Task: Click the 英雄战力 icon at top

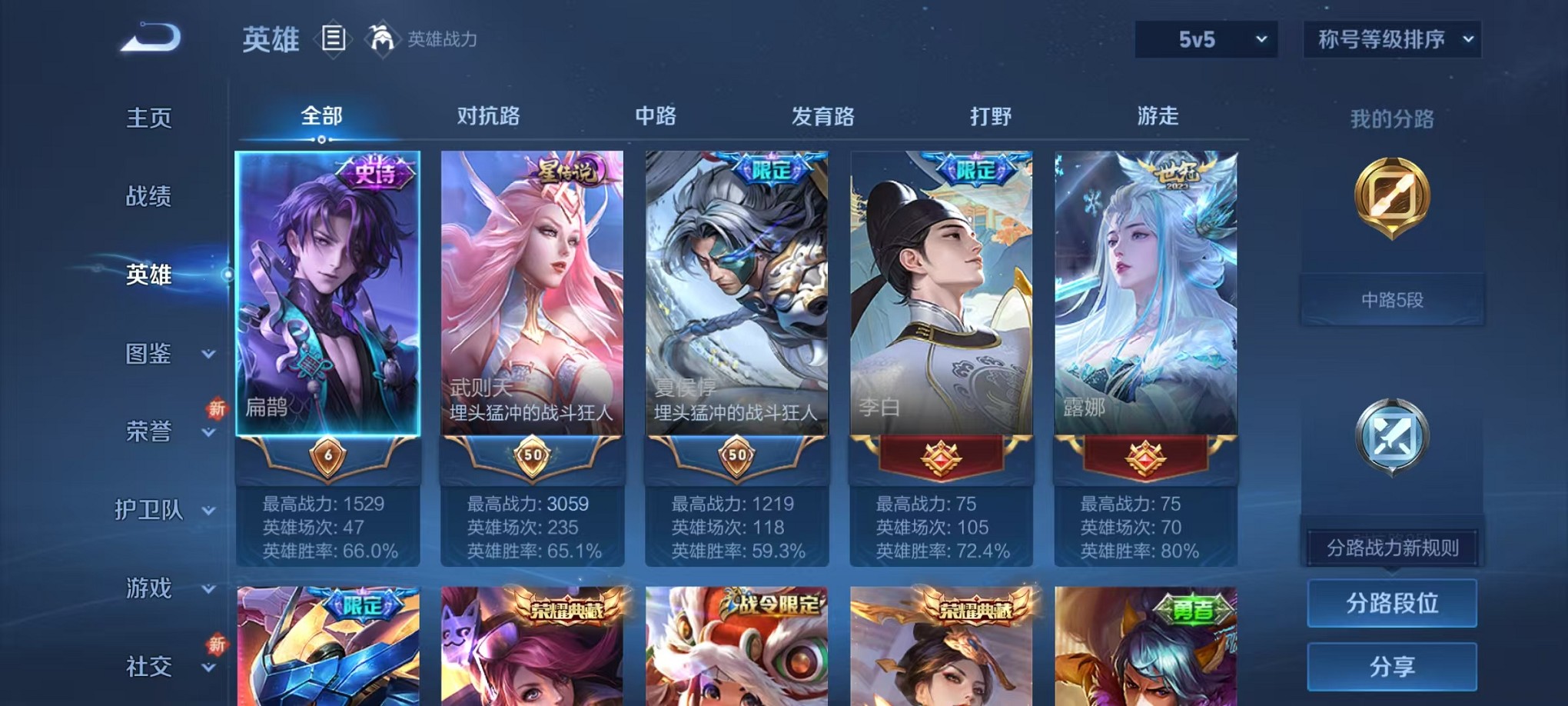Action: (381, 37)
